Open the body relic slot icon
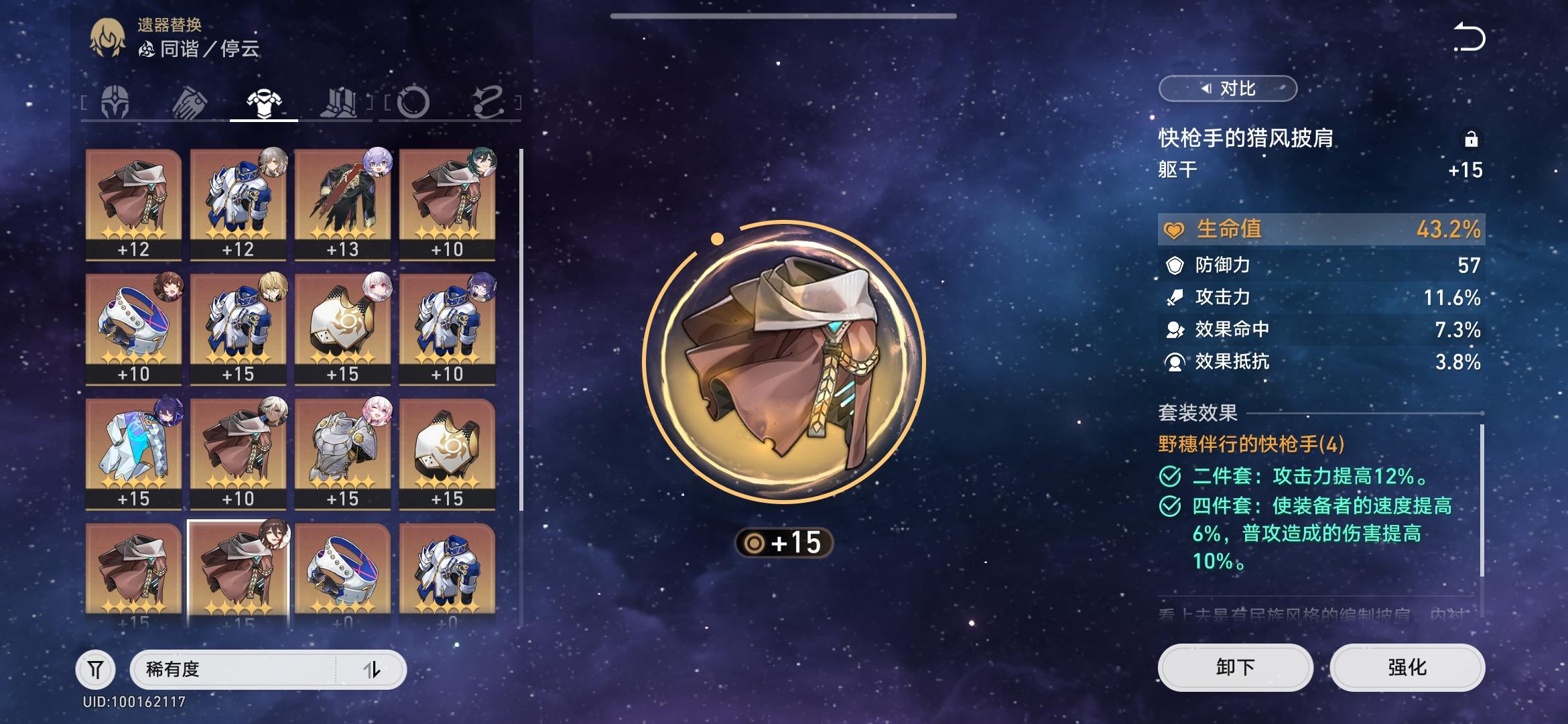The image size is (1568, 724). pos(263,99)
